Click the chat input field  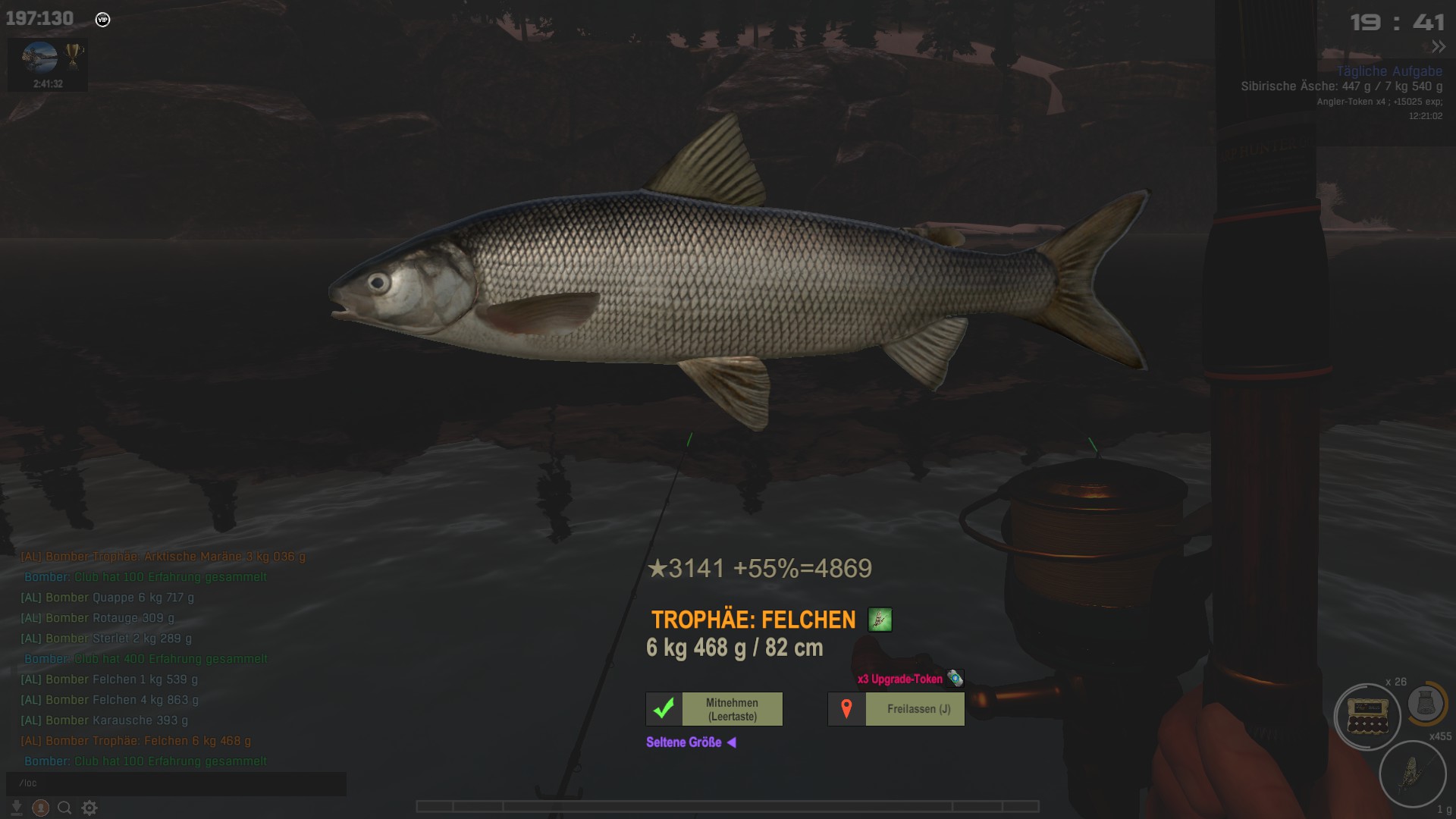pyautogui.click(x=176, y=783)
